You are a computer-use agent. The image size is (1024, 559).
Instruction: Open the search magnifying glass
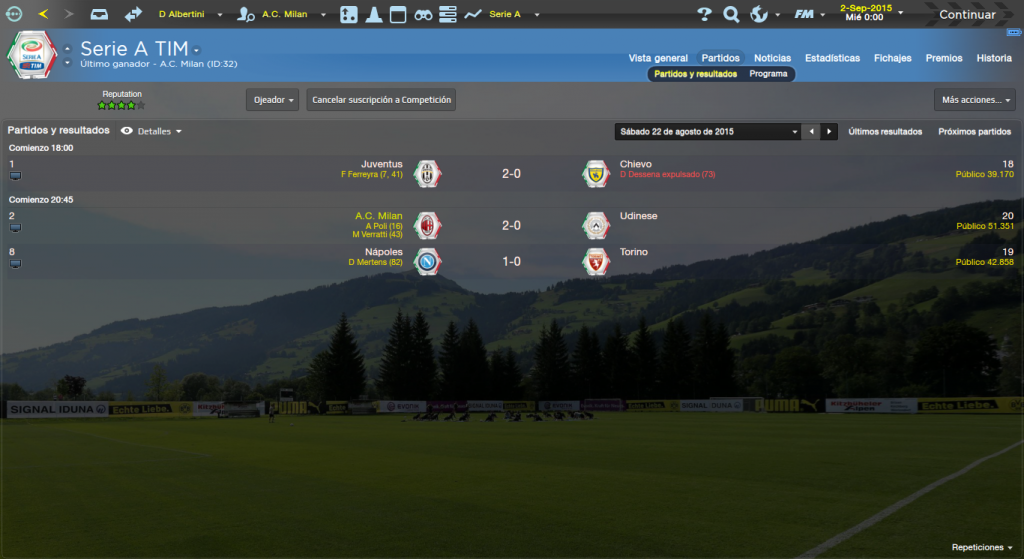tap(731, 14)
